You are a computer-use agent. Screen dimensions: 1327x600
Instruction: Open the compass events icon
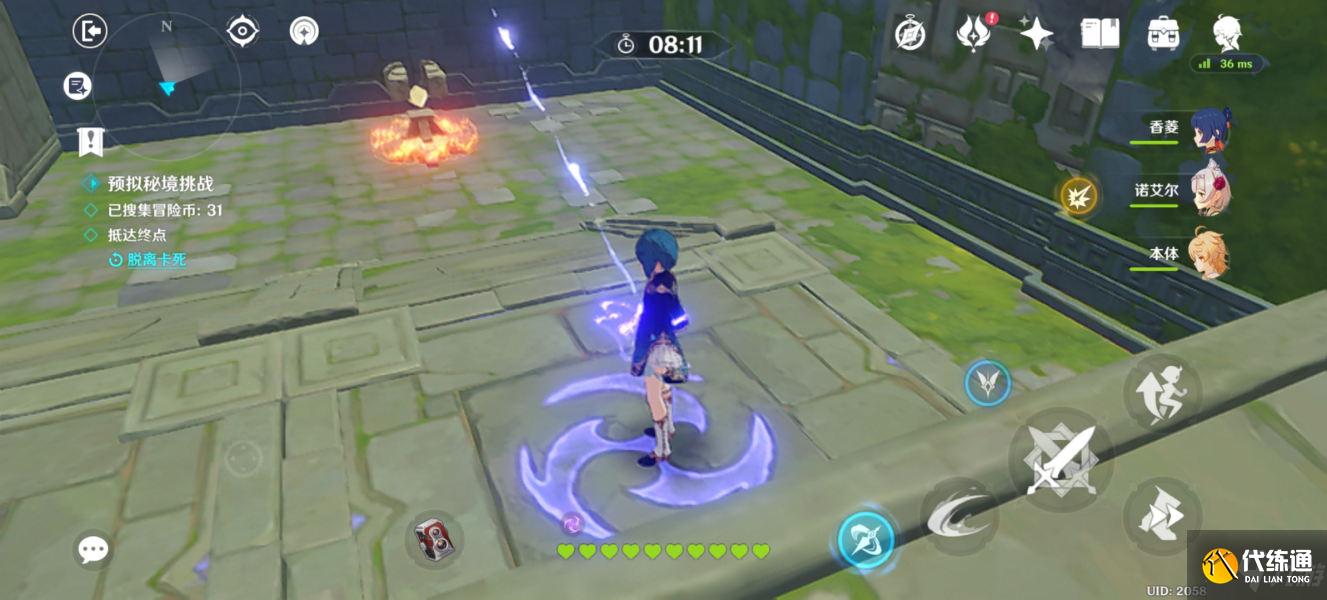coord(909,34)
